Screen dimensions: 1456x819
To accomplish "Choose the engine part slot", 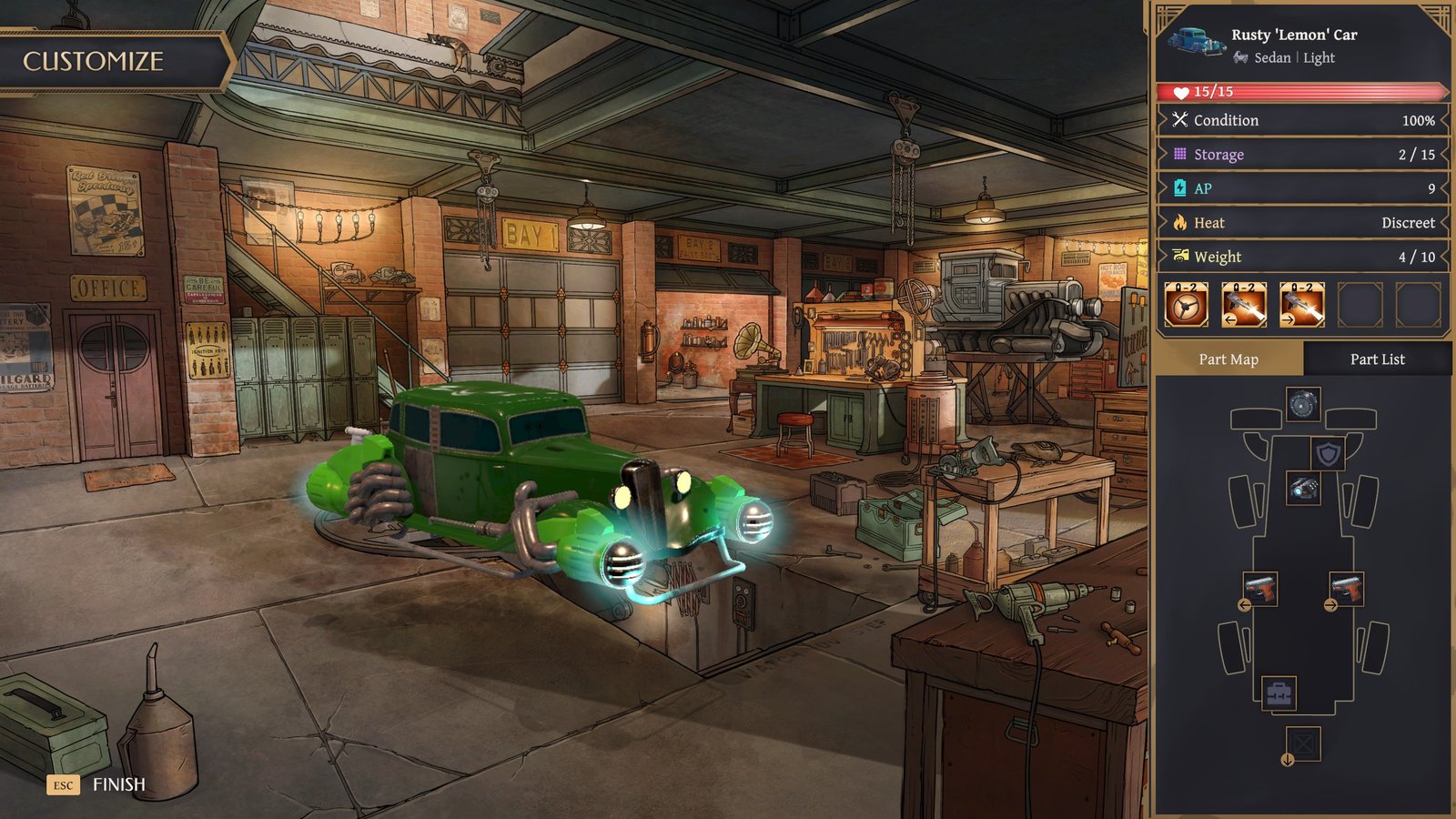I will (x=1303, y=488).
